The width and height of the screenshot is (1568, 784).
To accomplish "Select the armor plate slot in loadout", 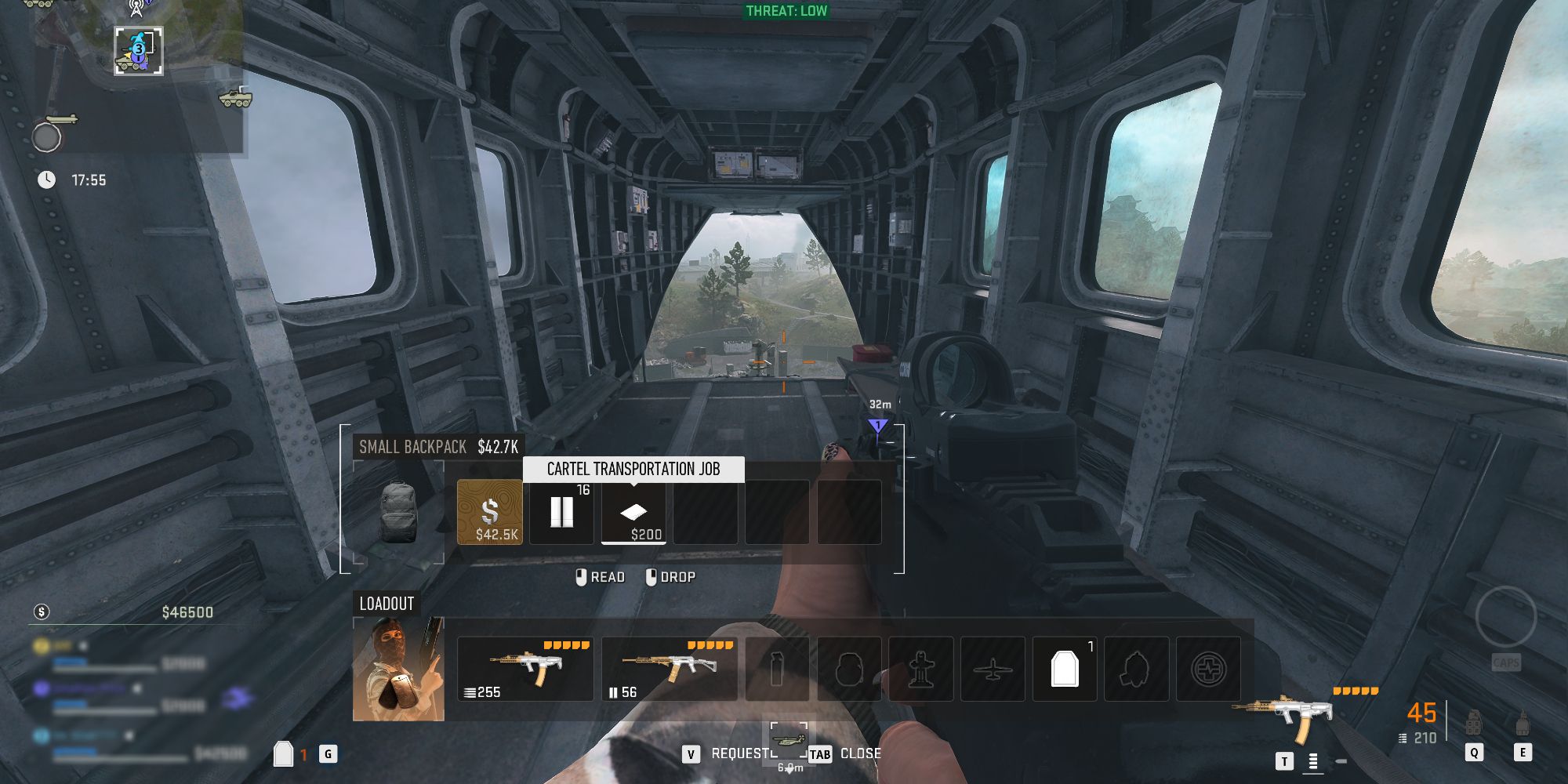I will click(1065, 669).
